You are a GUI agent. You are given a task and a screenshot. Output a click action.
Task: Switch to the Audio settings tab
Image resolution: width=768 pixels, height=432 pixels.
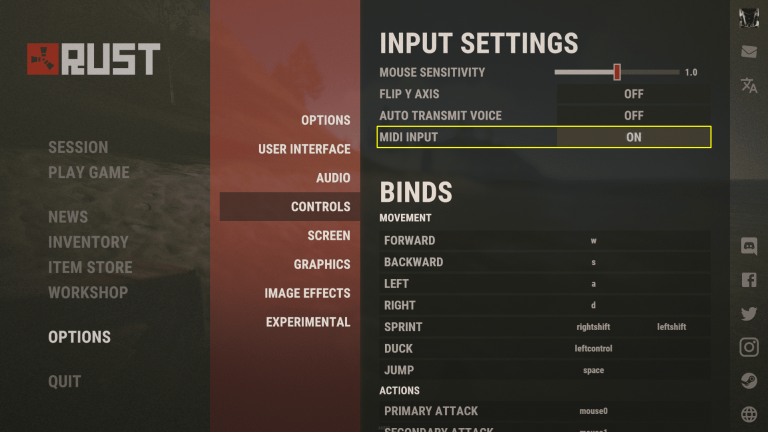[x=333, y=178]
